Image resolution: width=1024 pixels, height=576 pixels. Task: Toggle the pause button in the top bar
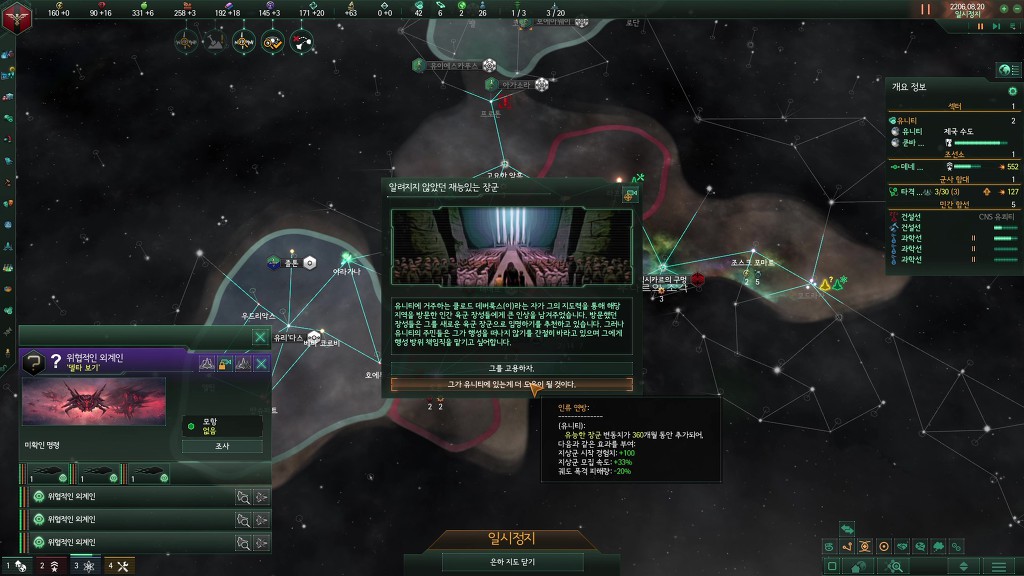(925, 8)
